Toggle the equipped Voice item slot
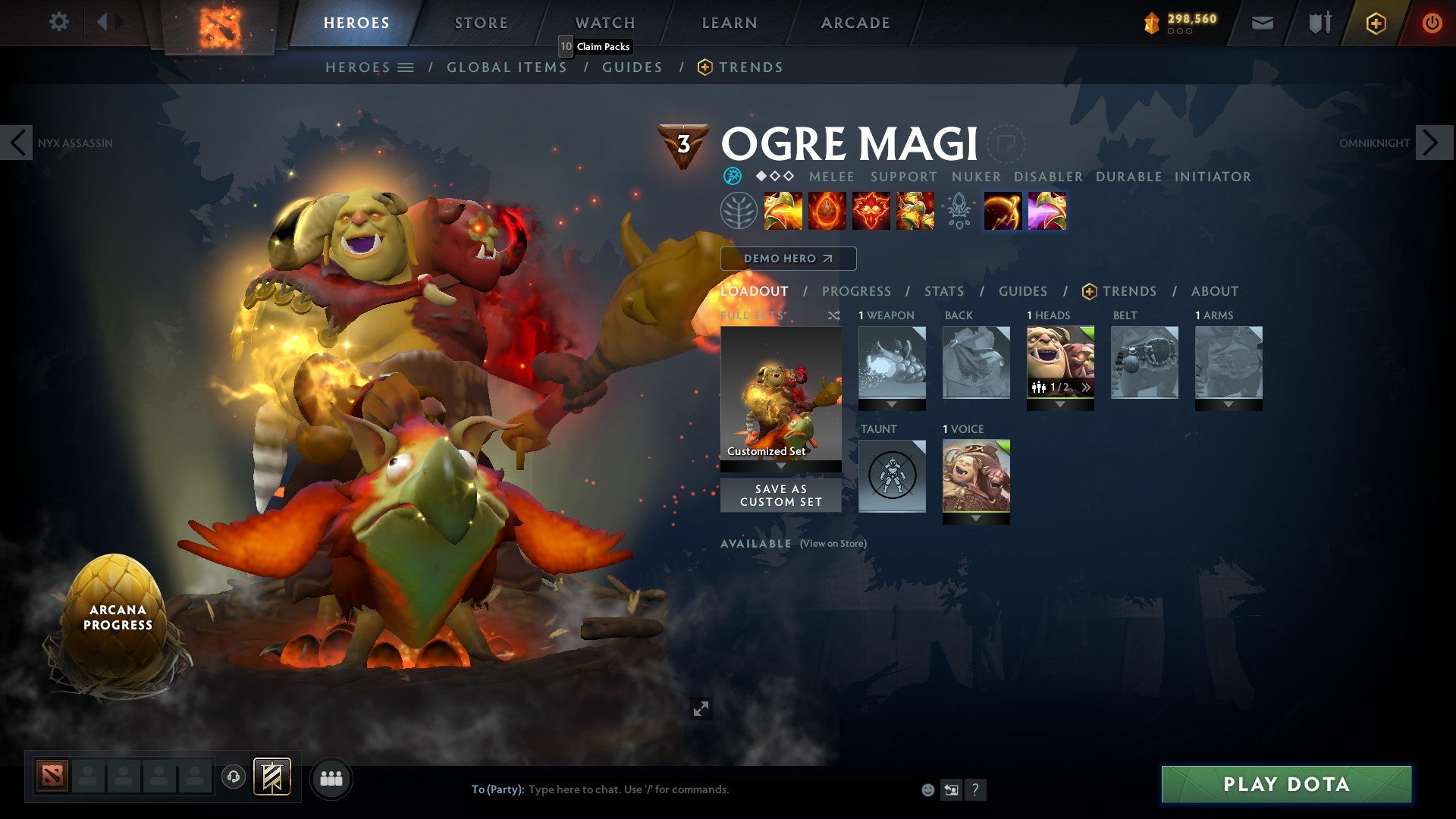 point(976,474)
